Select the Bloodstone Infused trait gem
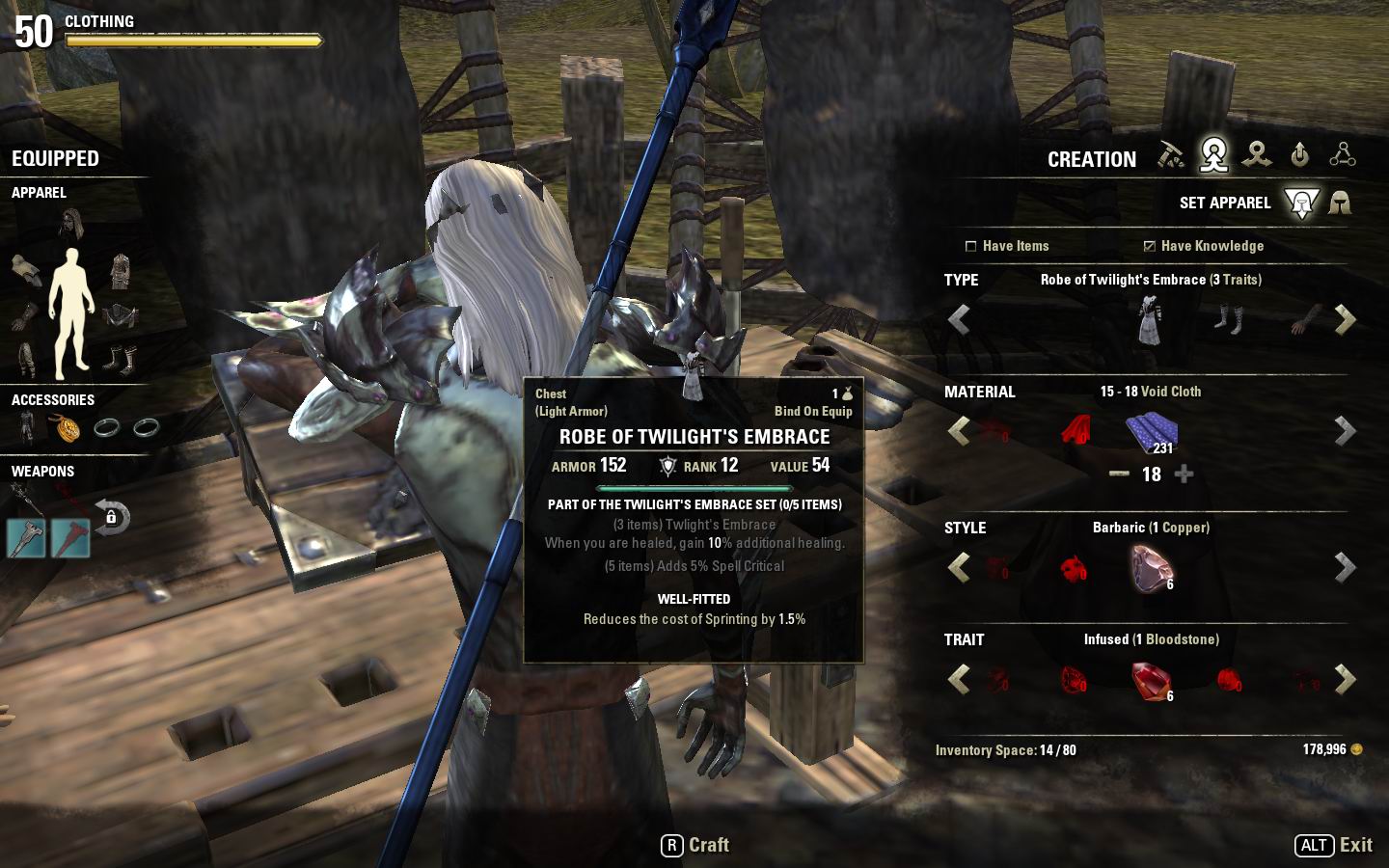This screenshot has width=1389, height=868. [x=1151, y=680]
